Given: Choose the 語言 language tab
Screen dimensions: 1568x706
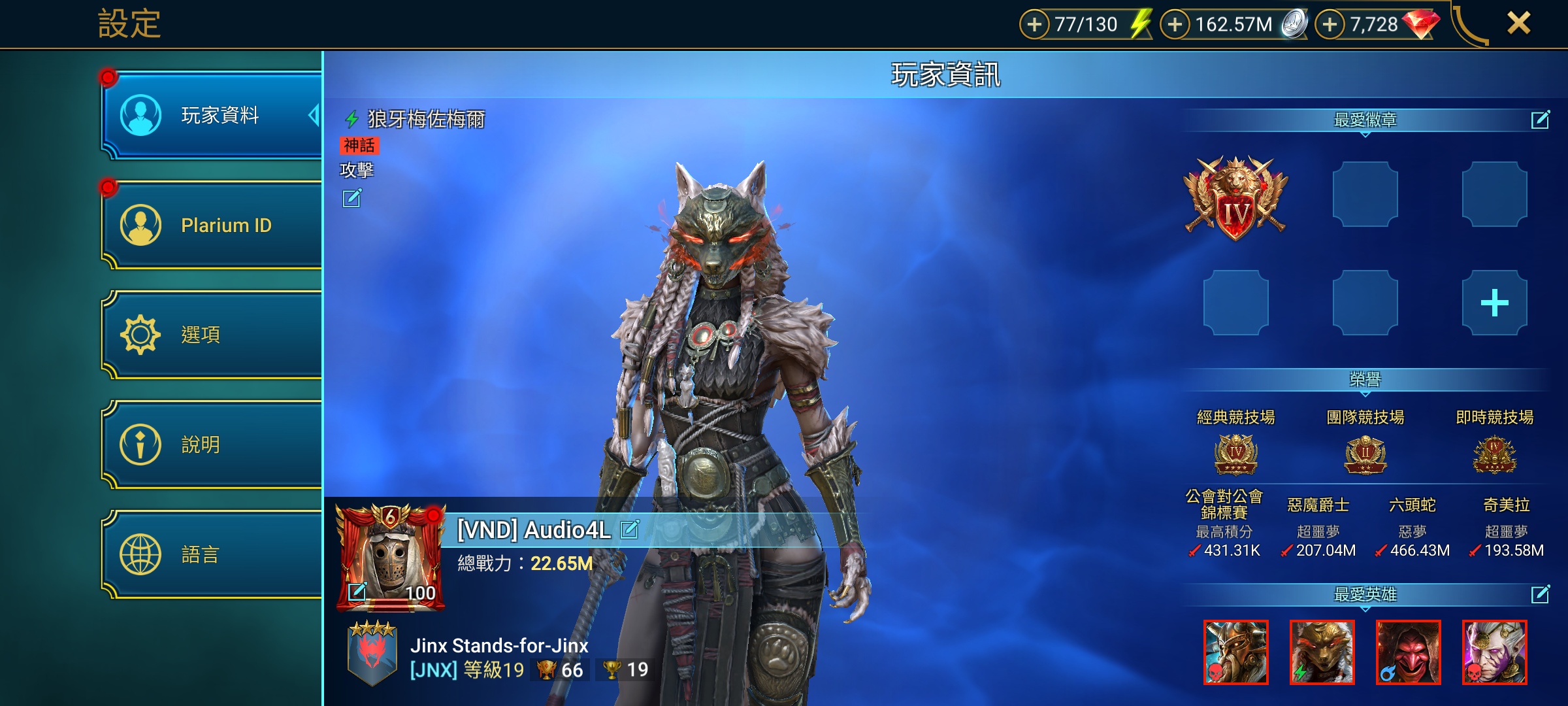Looking at the screenshot, I should 212,554.
